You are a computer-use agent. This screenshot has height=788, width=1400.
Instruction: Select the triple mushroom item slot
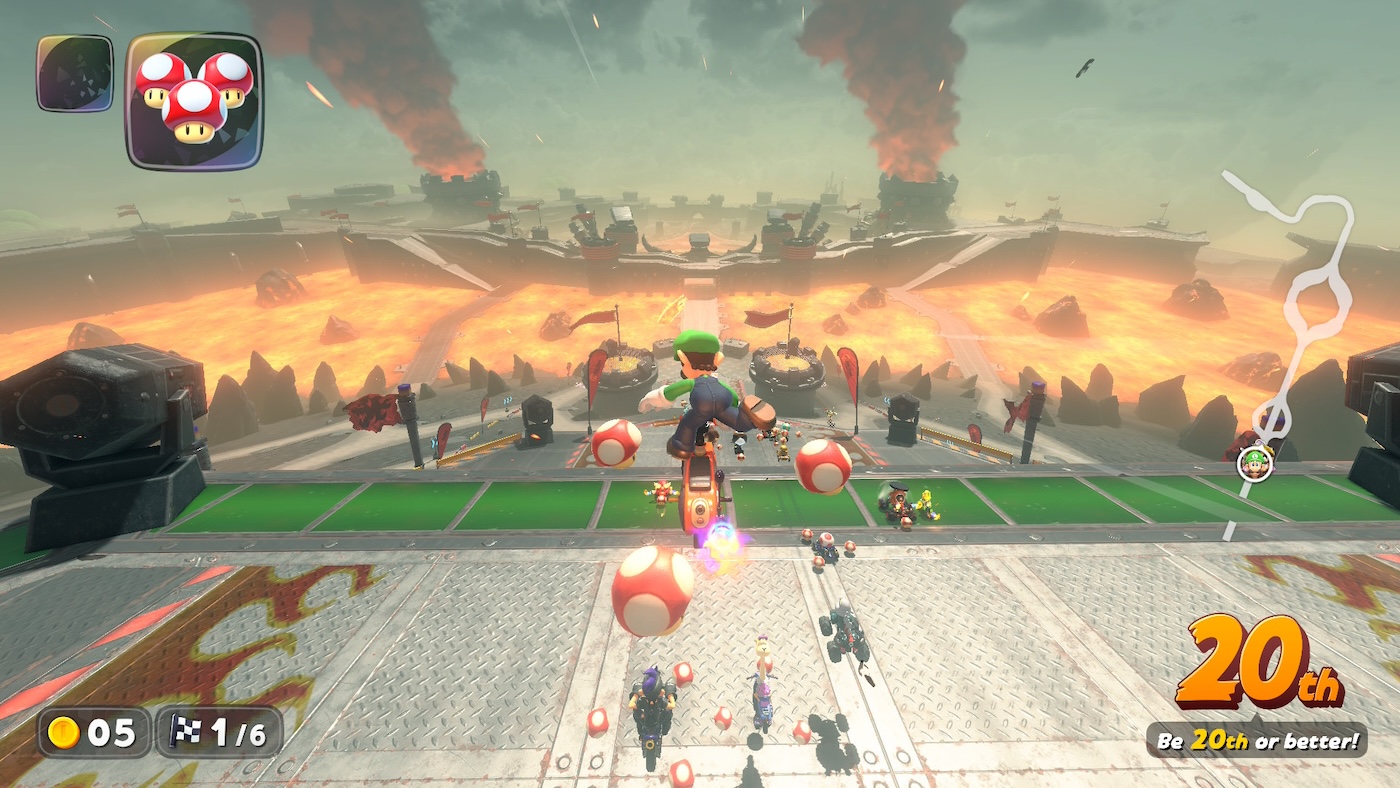[194, 101]
